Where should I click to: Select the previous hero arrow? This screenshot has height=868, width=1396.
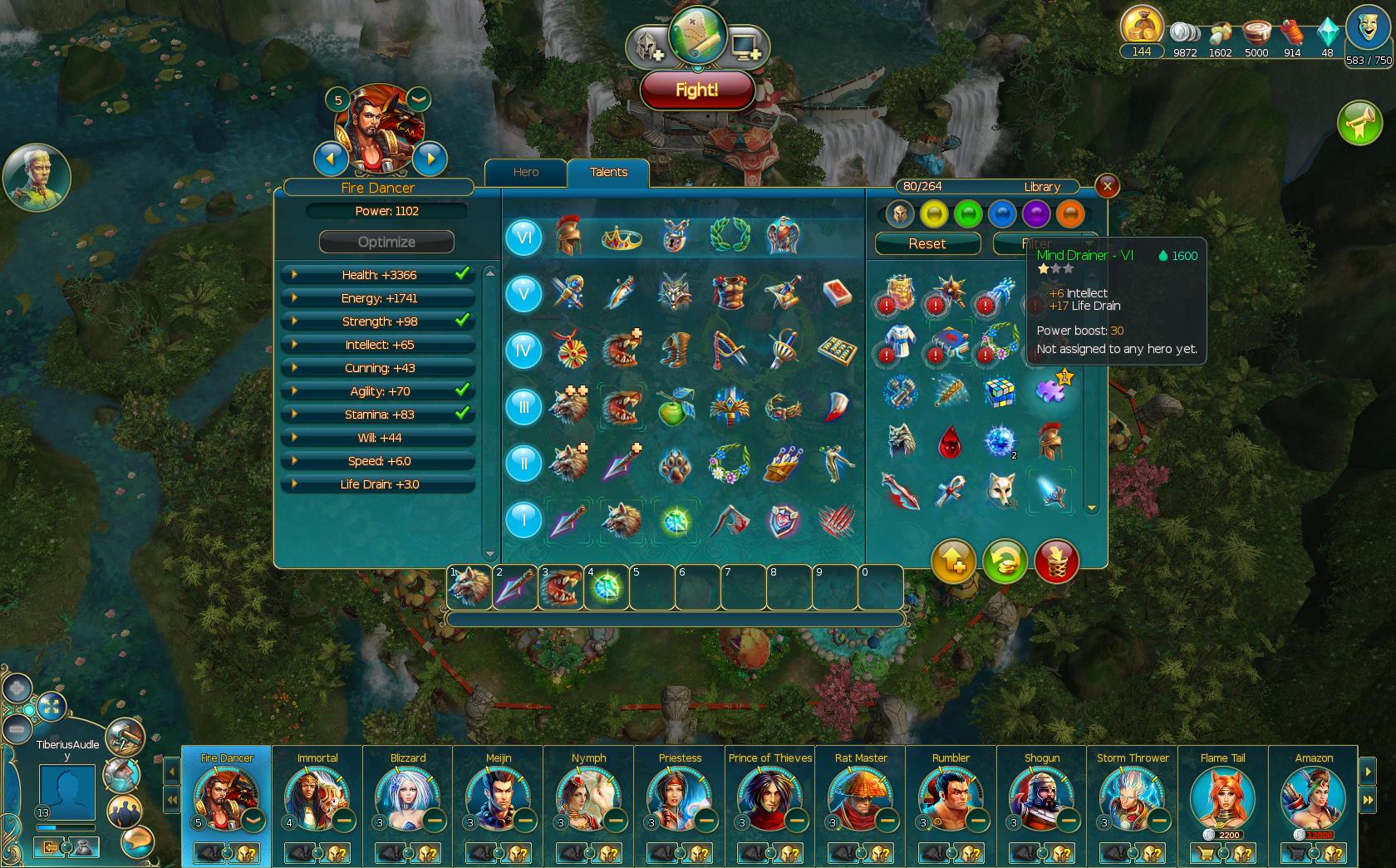pos(331,158)
